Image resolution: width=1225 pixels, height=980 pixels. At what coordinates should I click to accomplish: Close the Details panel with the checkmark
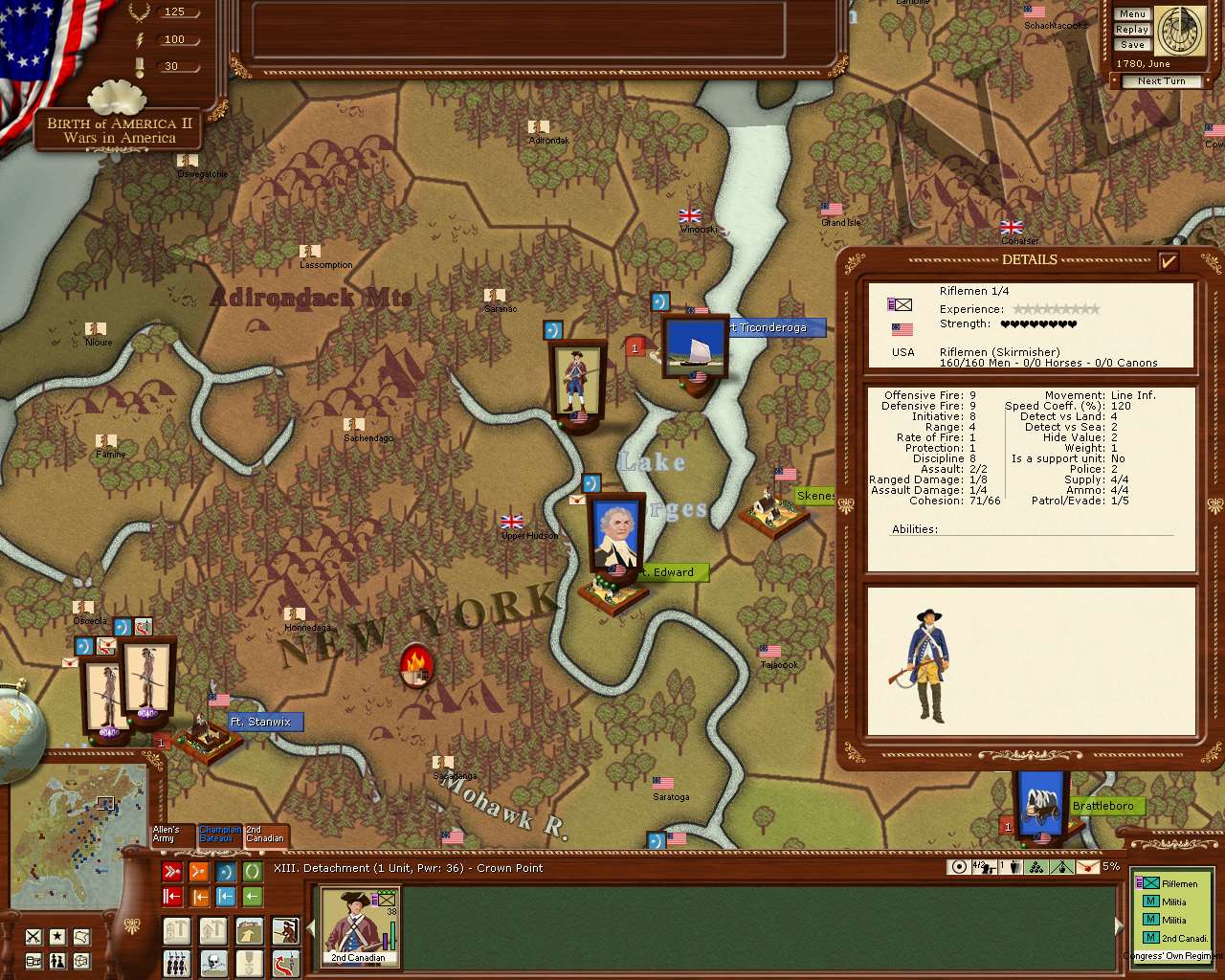1168,260
